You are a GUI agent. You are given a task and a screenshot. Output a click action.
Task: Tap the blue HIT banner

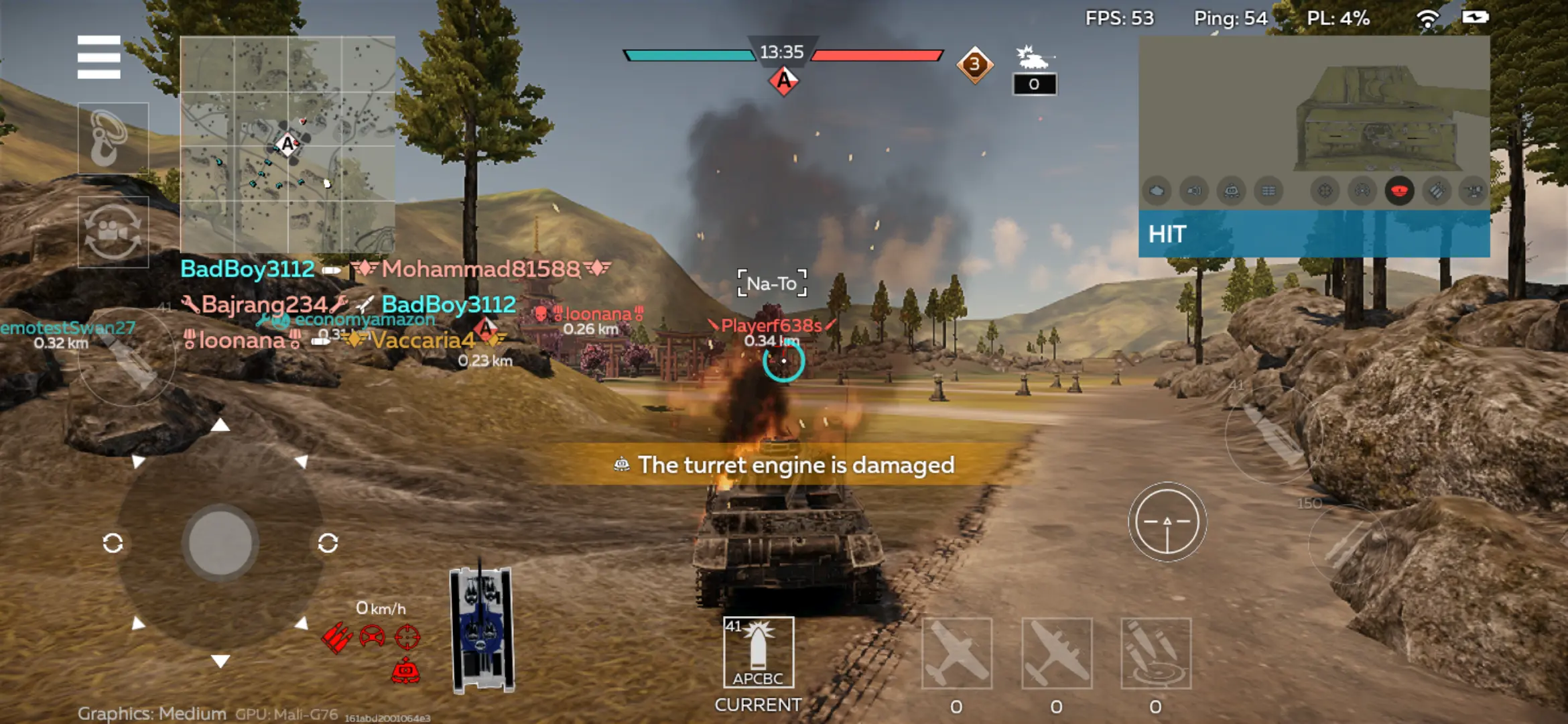(x=1313, y=234)
